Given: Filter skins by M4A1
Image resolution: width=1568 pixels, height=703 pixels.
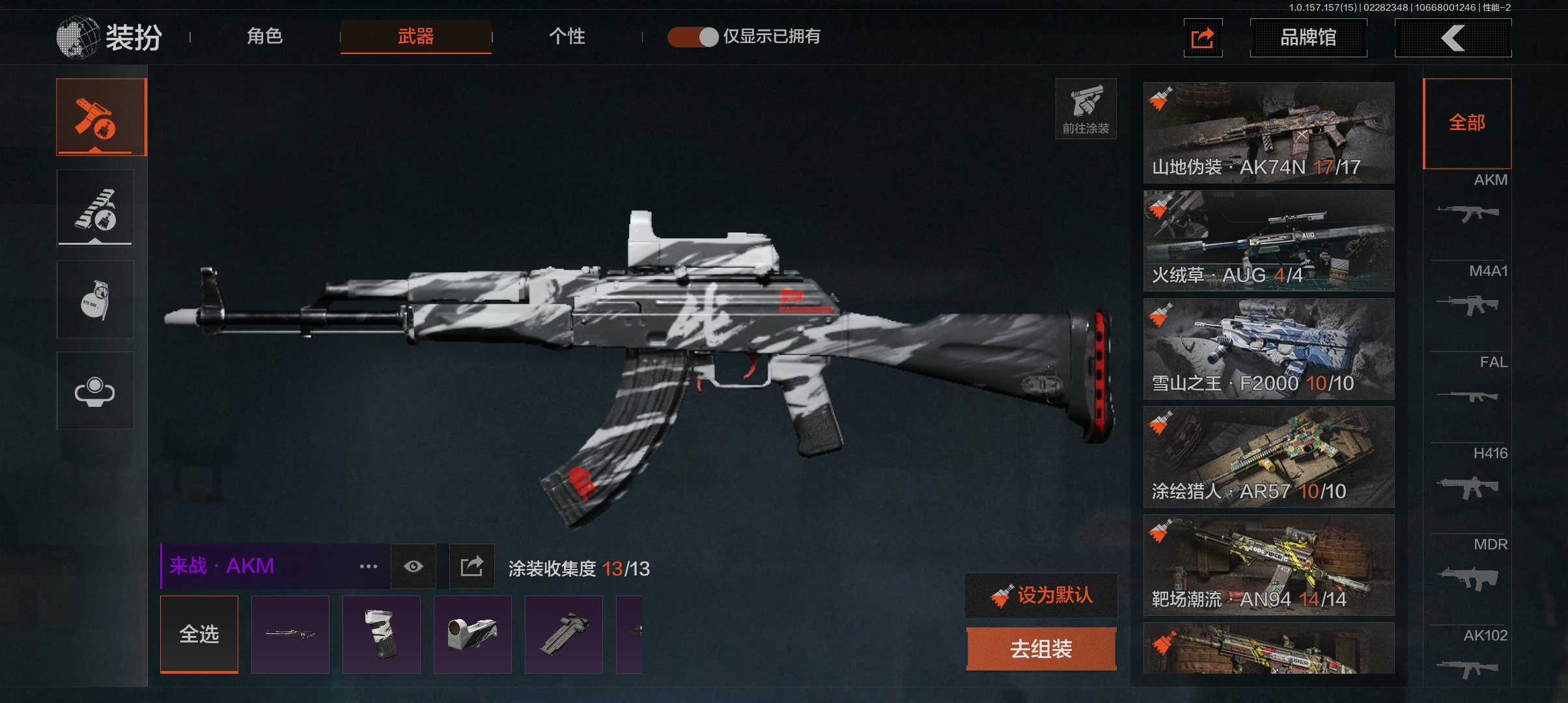Looking at the screenshot, I should pyautogui.click(x=1468, y=293).
